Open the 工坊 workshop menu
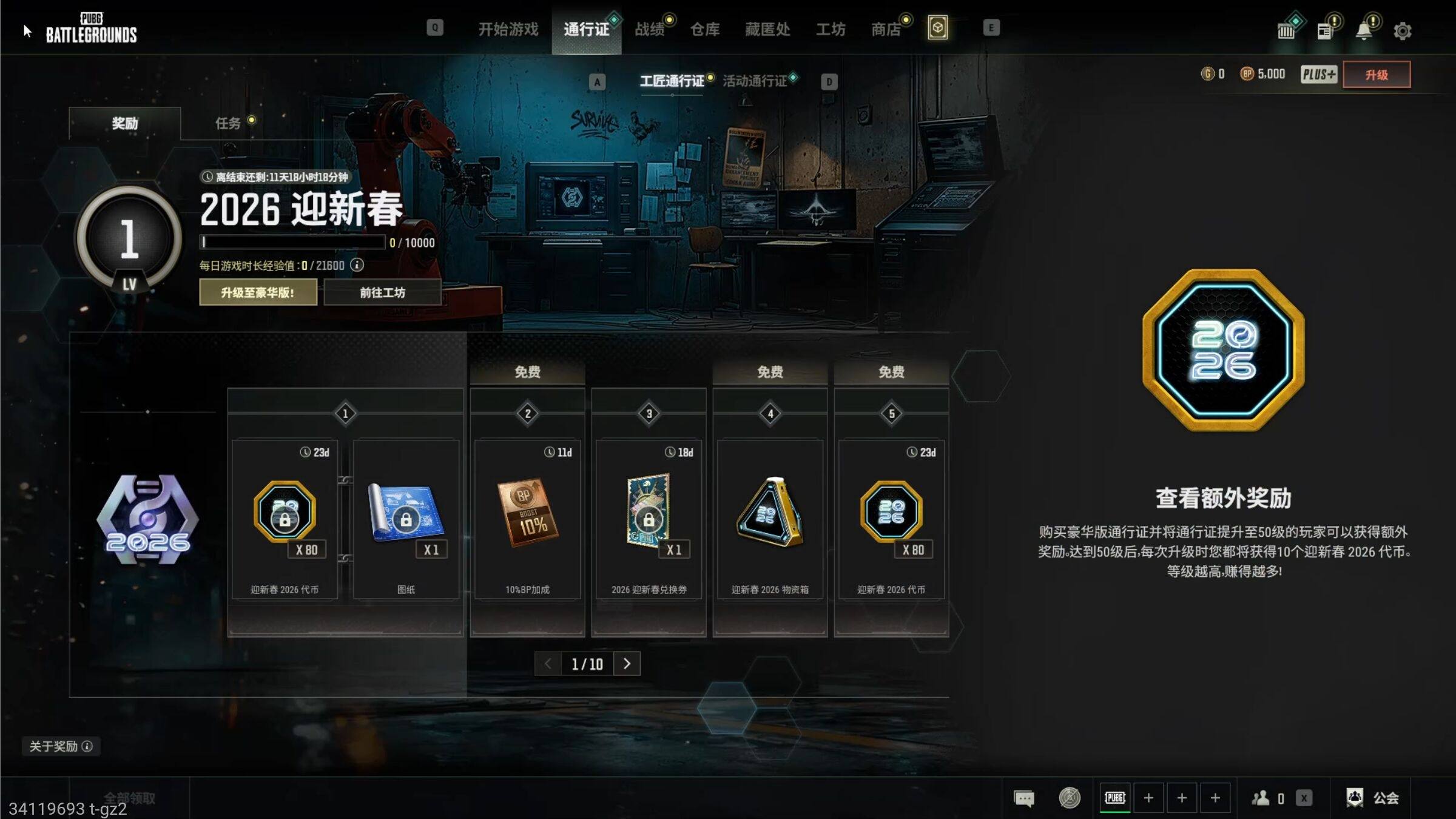Image resolution: width=1456 pixels, height=819 pixels. tap(830, 29)
